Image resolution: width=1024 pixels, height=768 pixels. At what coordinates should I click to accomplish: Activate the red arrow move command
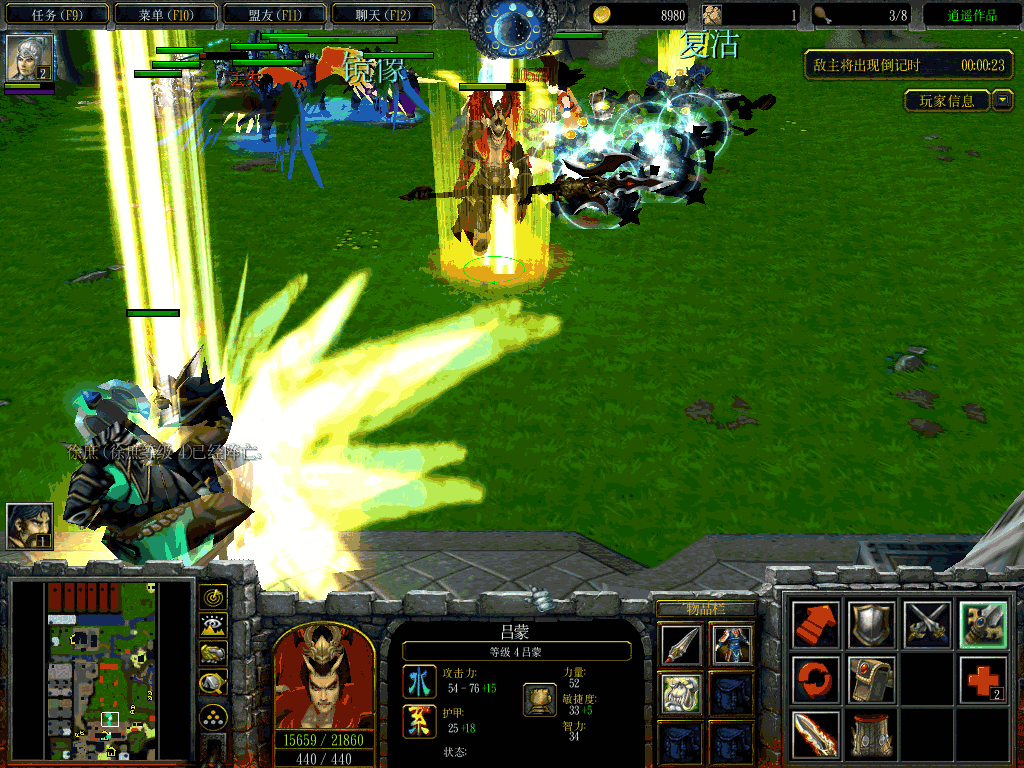pos(815,625)
